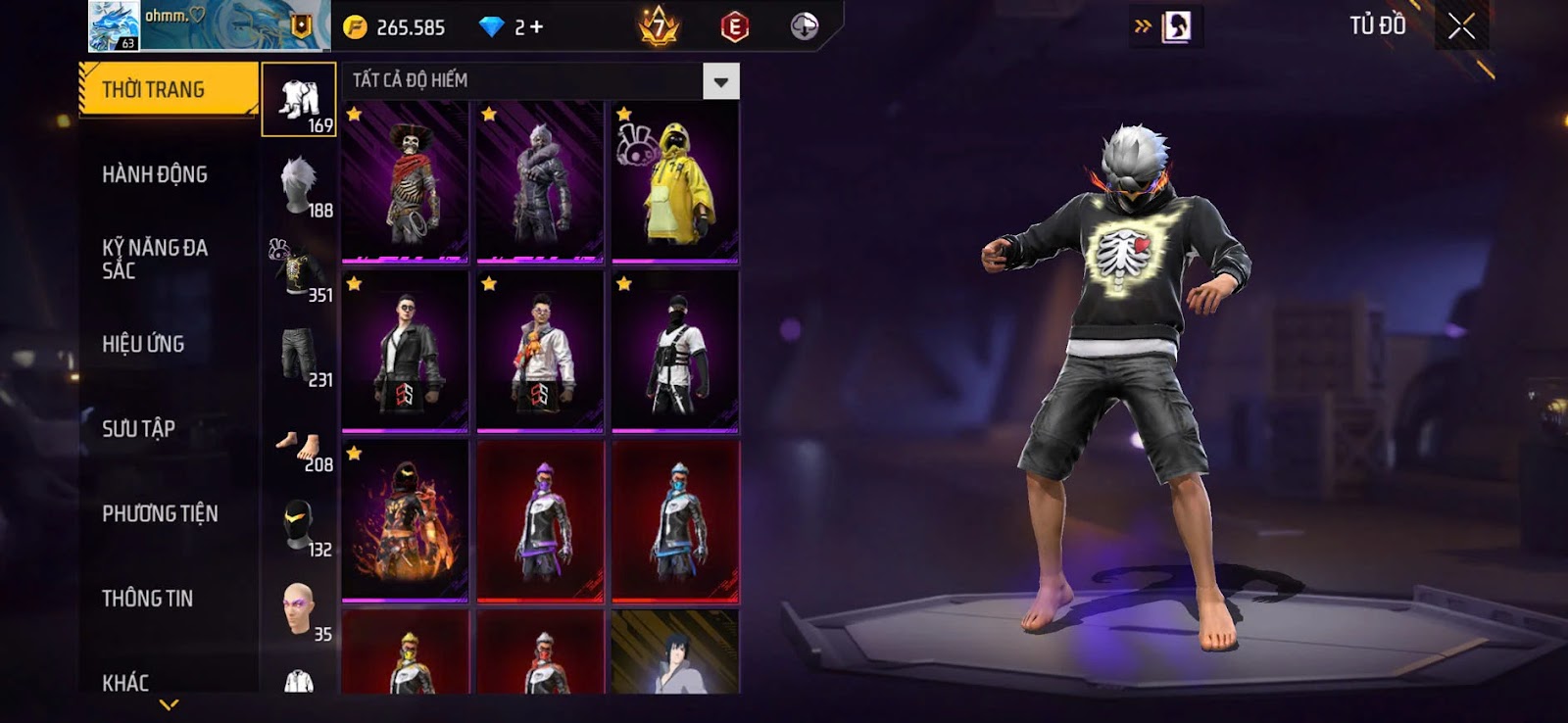Open the pants subcategory with 231 items
1568x723 pixels.
pos(300,355)
